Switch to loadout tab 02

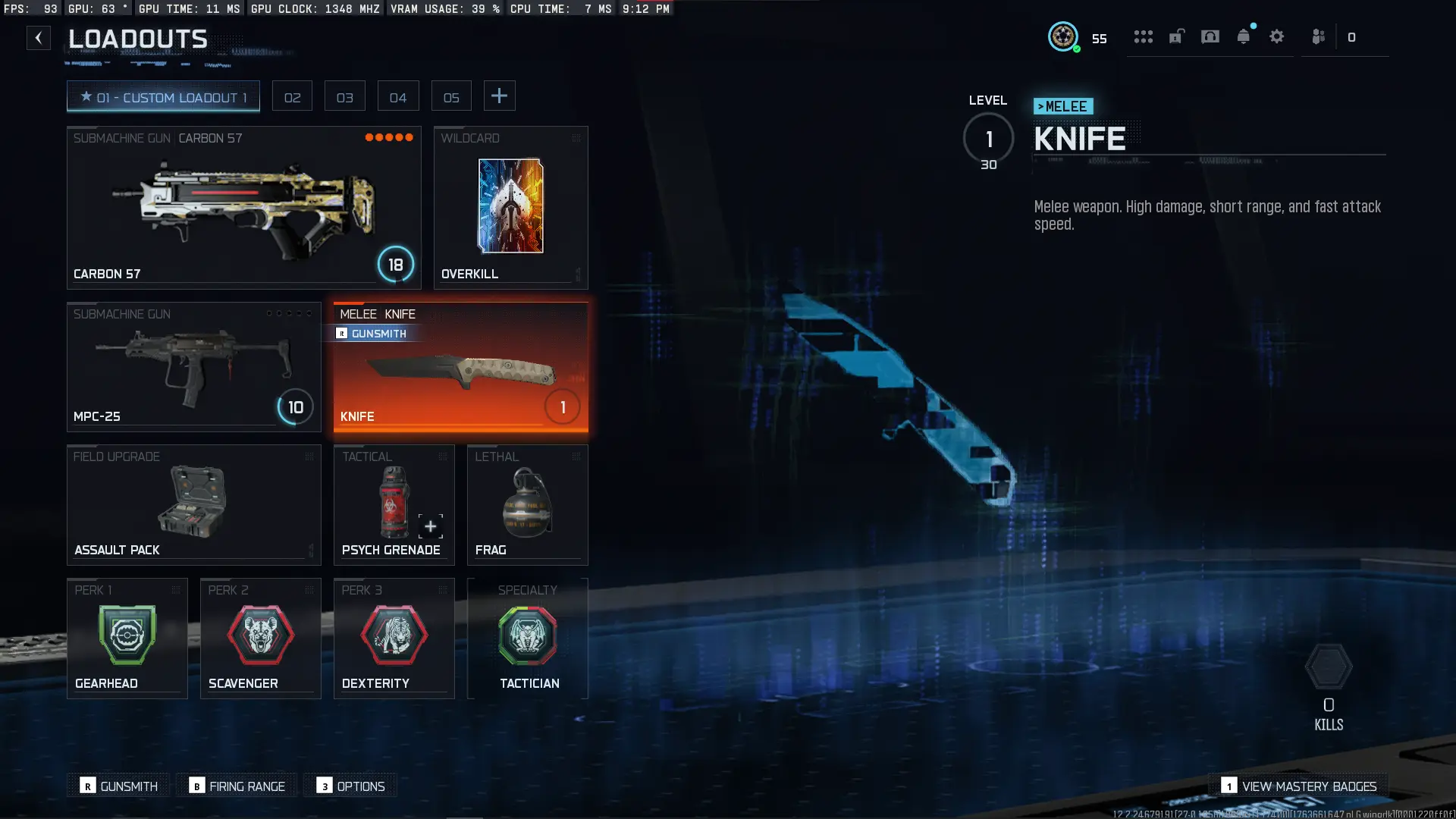pyautogui.click(x=292, y=96)
